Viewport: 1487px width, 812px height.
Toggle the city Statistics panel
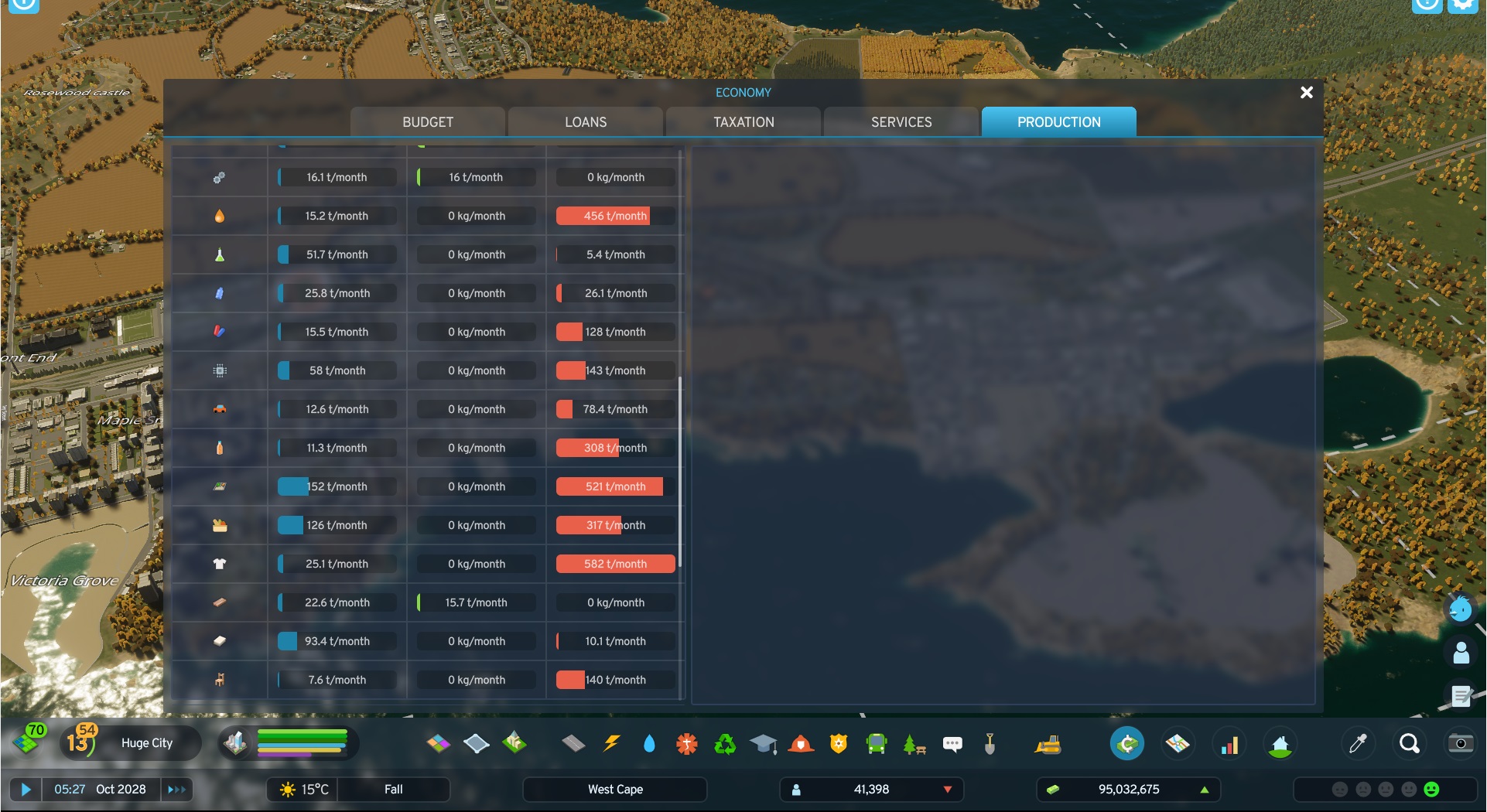click(x=1229, y=743)
